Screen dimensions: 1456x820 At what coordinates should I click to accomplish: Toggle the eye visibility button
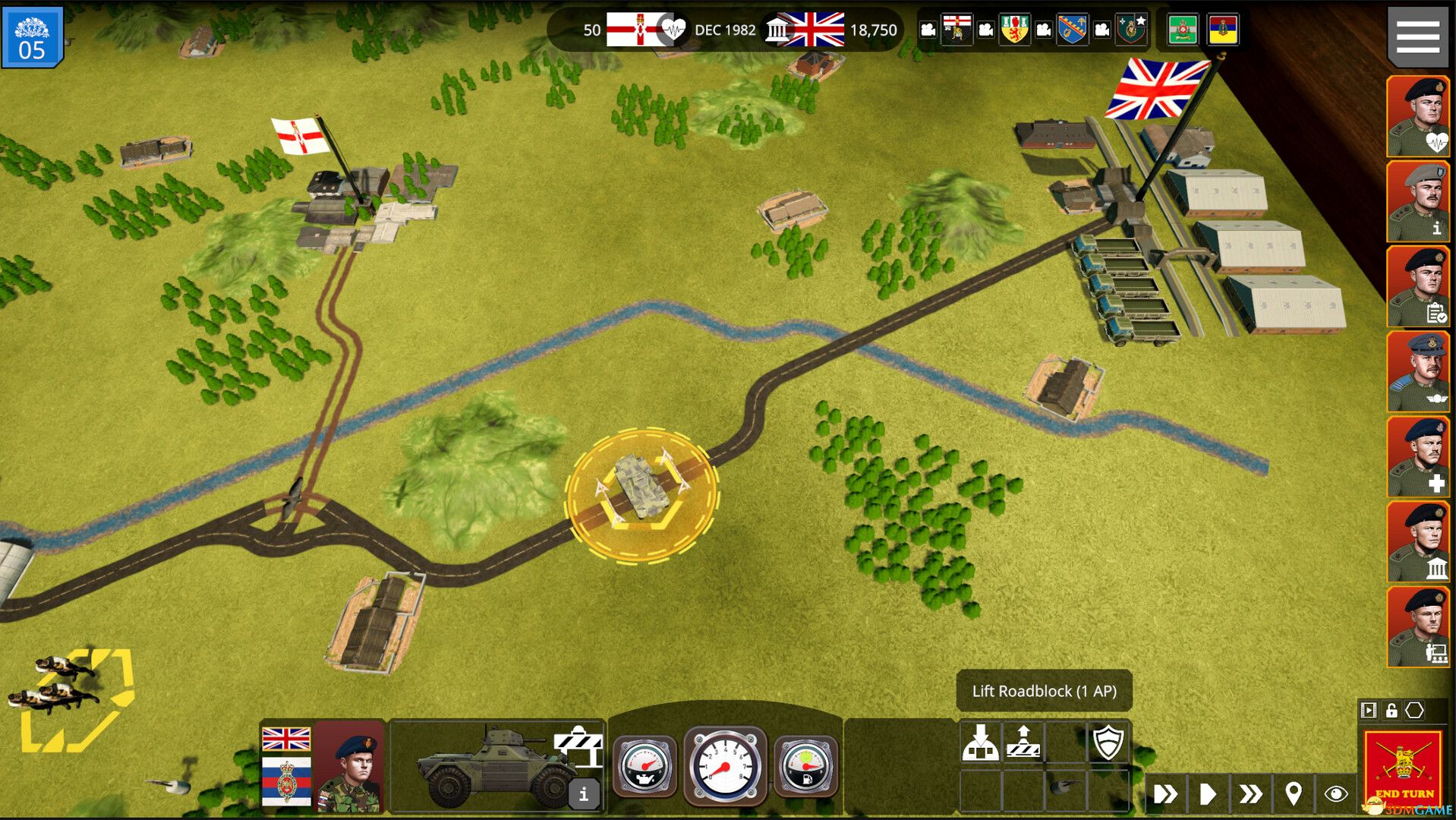(1335, 794)
